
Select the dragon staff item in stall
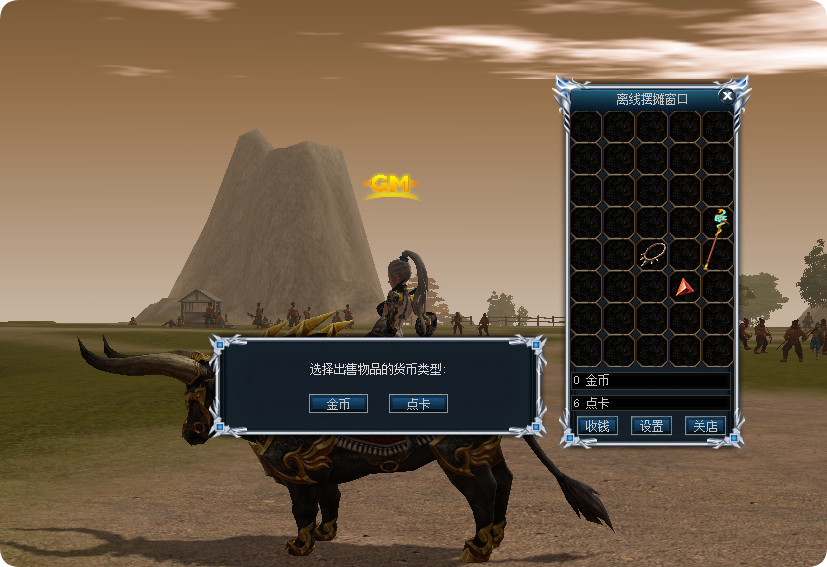coord(716,239)
